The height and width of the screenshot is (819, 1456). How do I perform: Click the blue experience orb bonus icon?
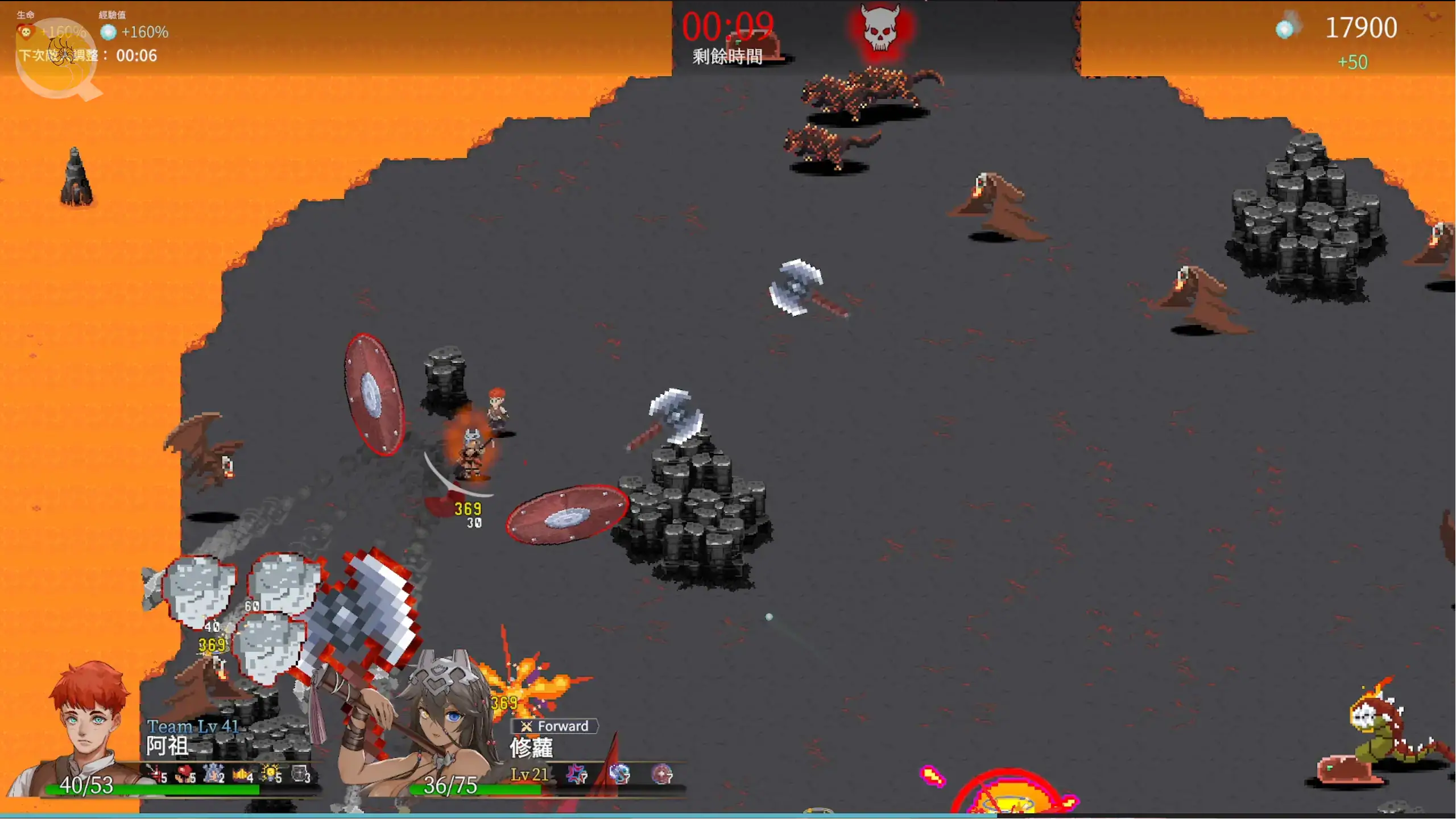pyautogui.click(x=108, y=32)
